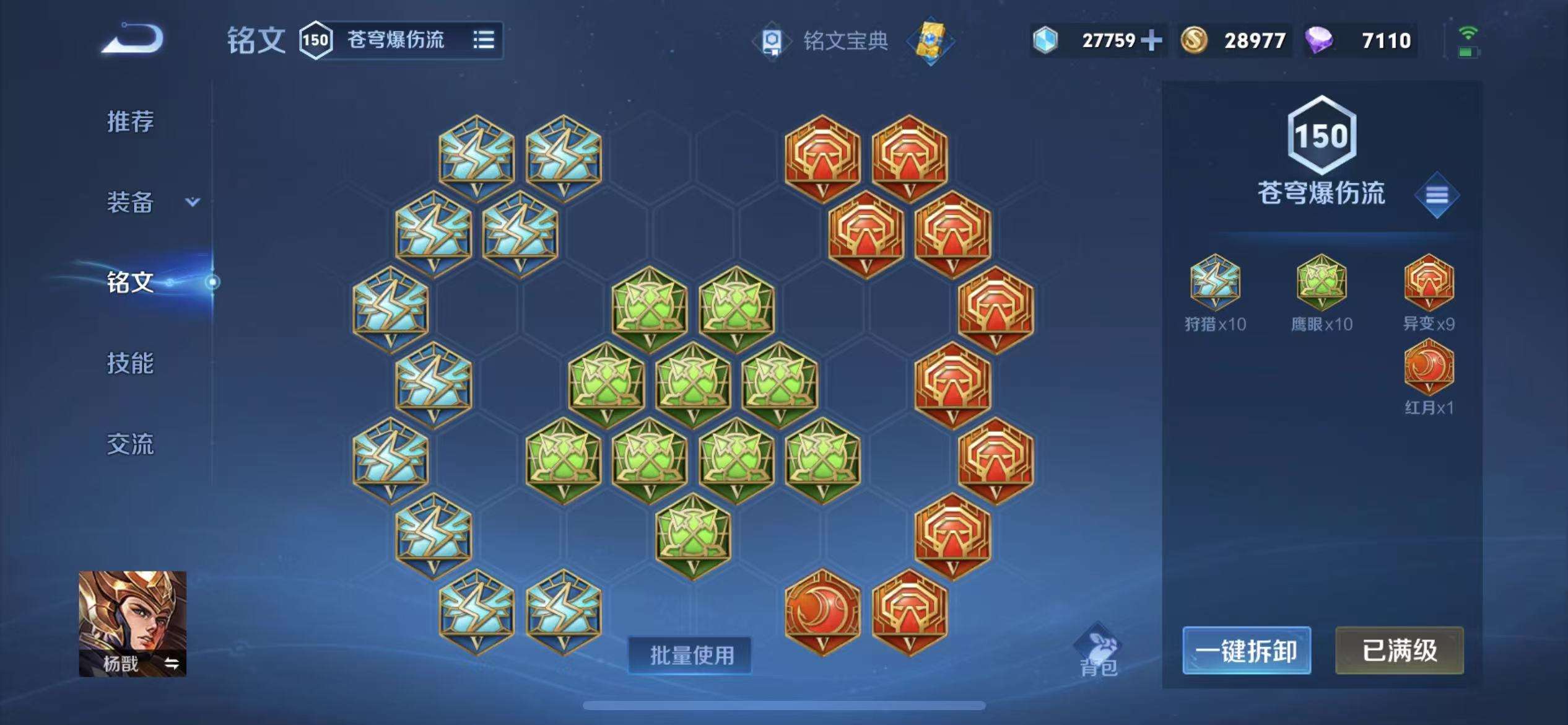Add more blue crystal currency
The image size is (1568, 725).
click(1151, 41)
